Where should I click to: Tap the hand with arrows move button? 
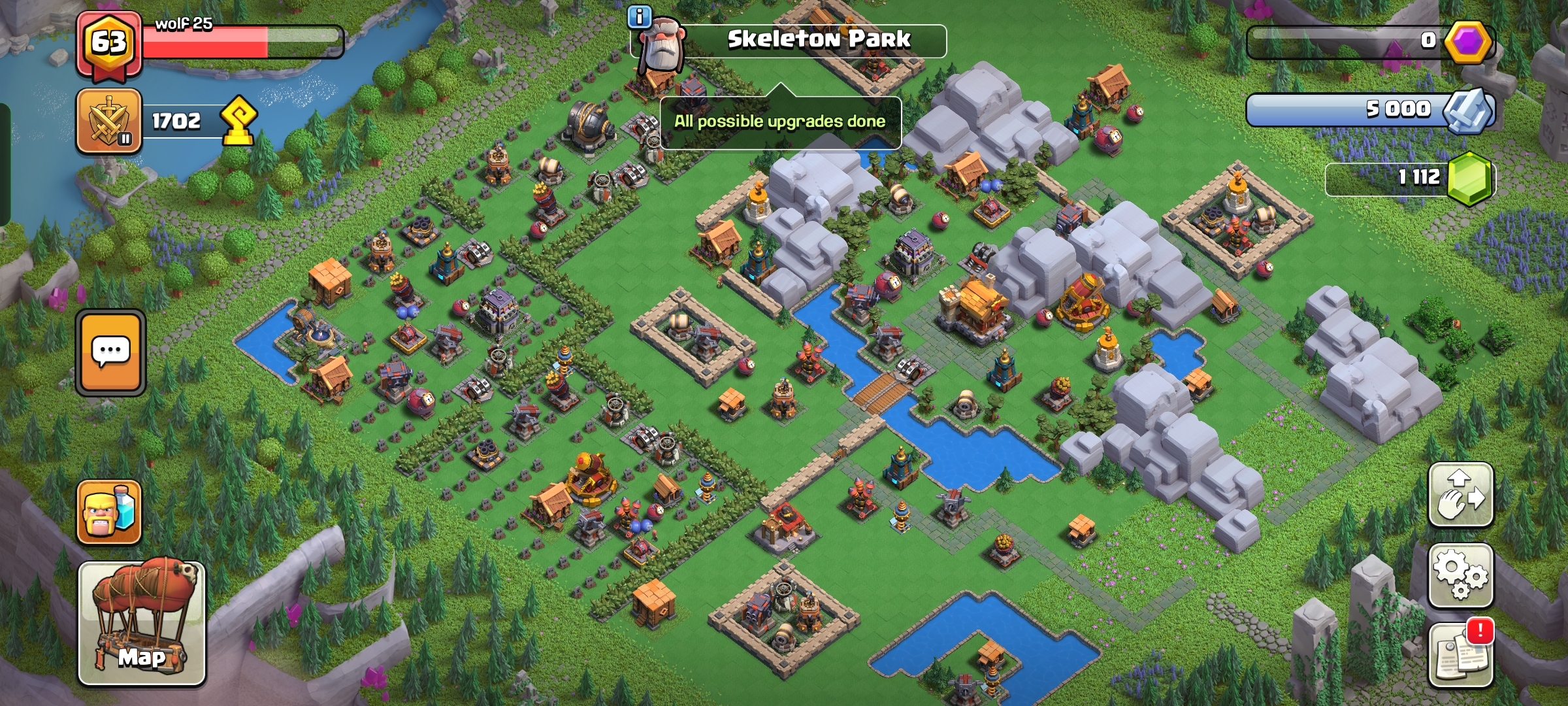[x=1461, y=495]
